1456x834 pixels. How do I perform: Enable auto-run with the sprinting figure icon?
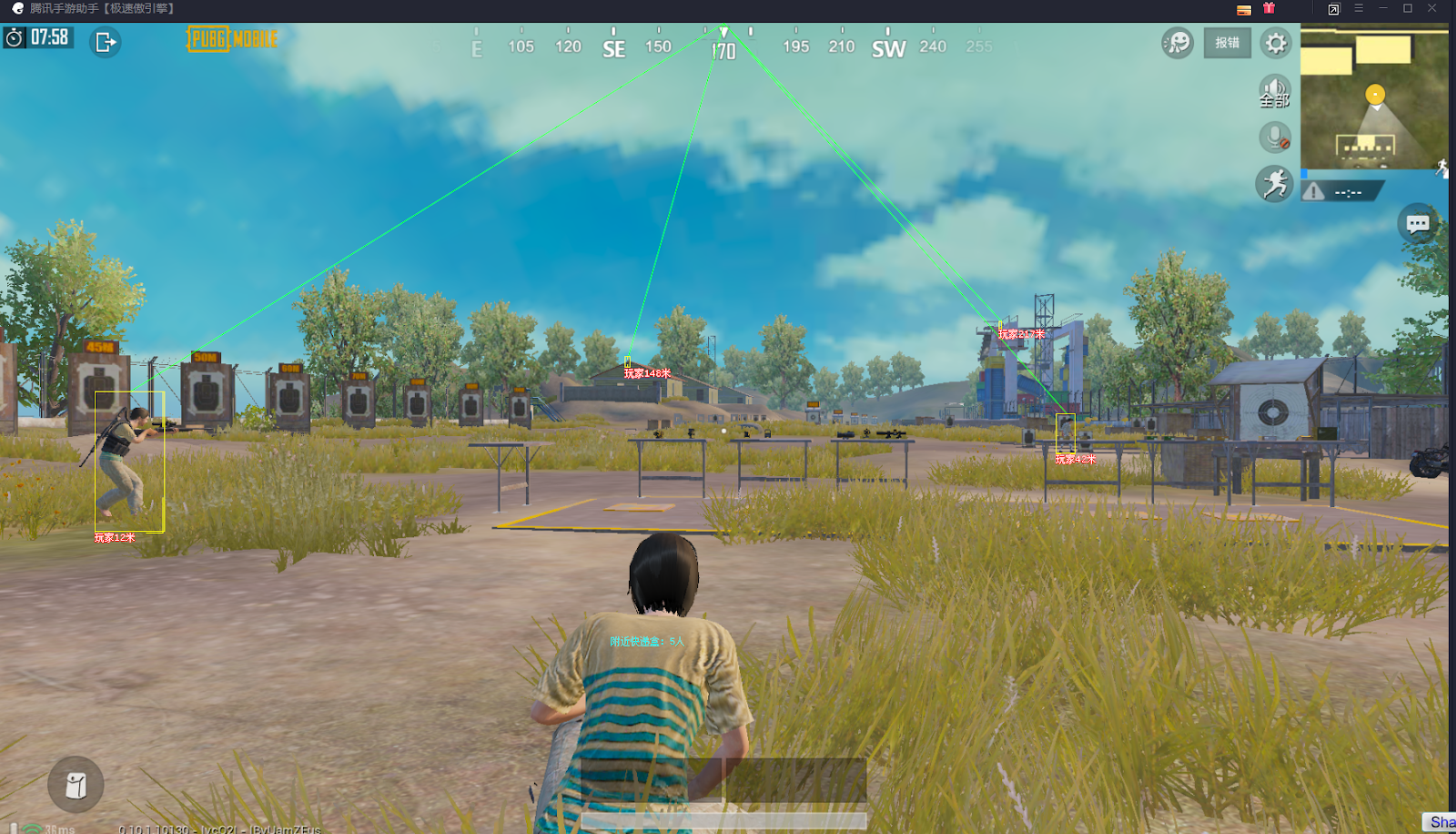pos(1274,183)
